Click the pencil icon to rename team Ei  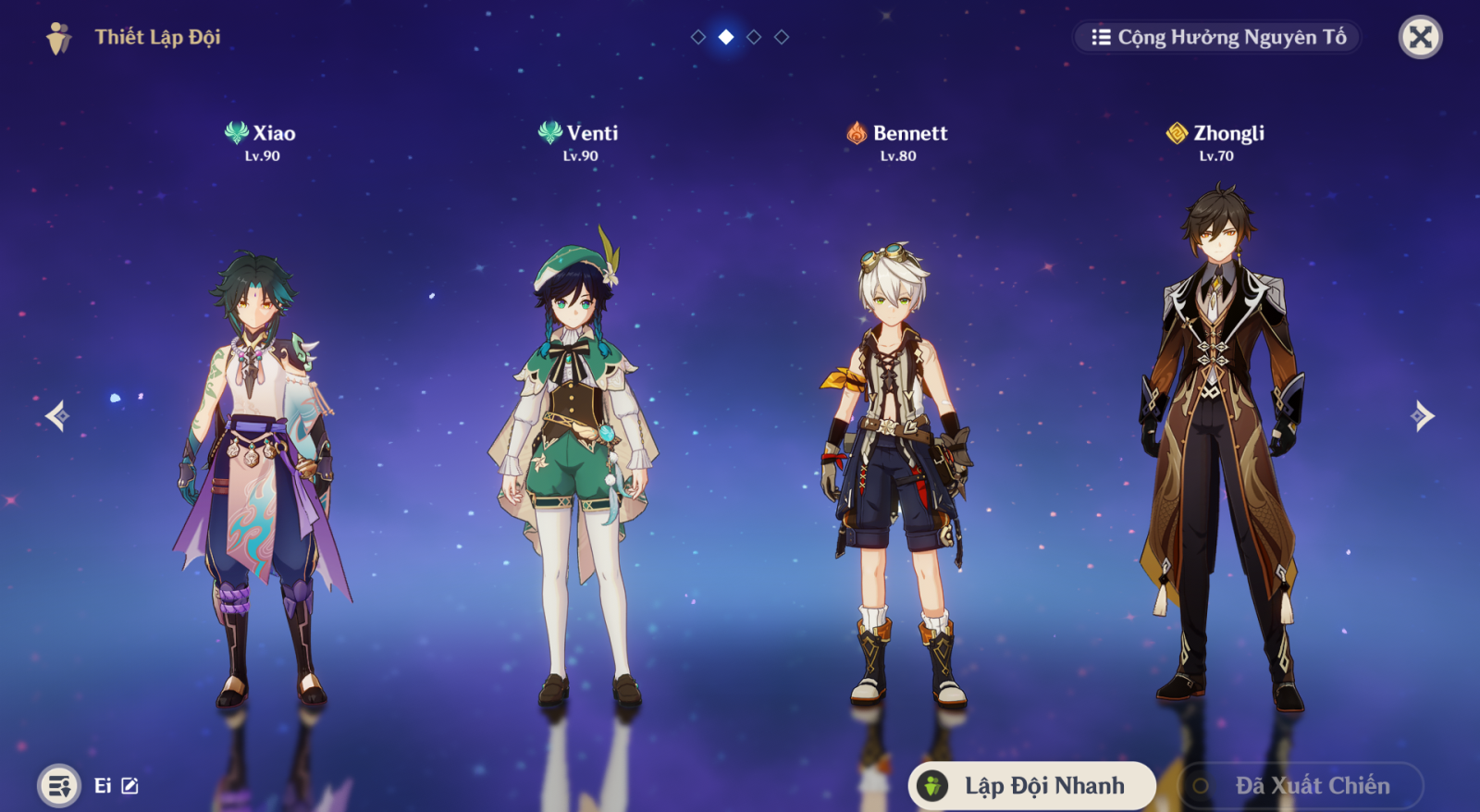click(129, 785)
